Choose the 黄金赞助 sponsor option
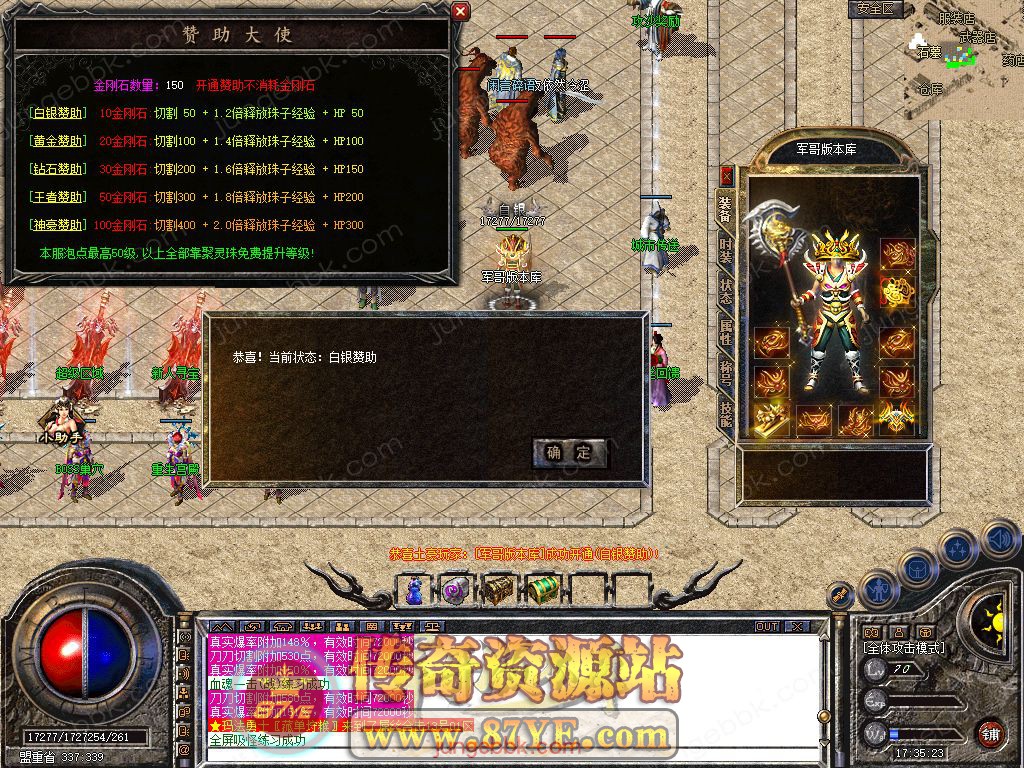Viewport: 1024px width, 768px height. [x=58, y=141]
